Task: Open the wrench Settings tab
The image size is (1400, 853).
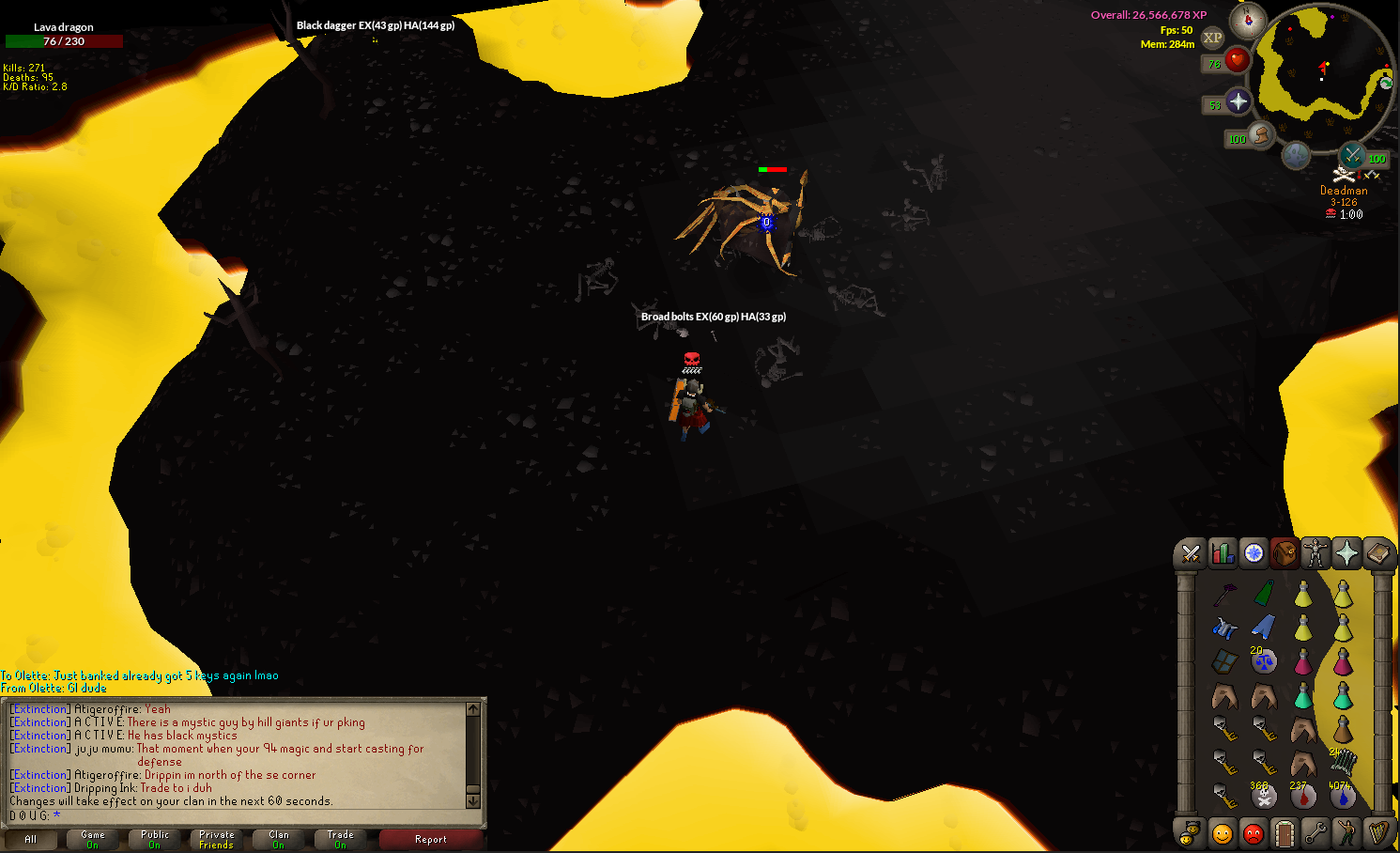Action: pos(1315,832)
